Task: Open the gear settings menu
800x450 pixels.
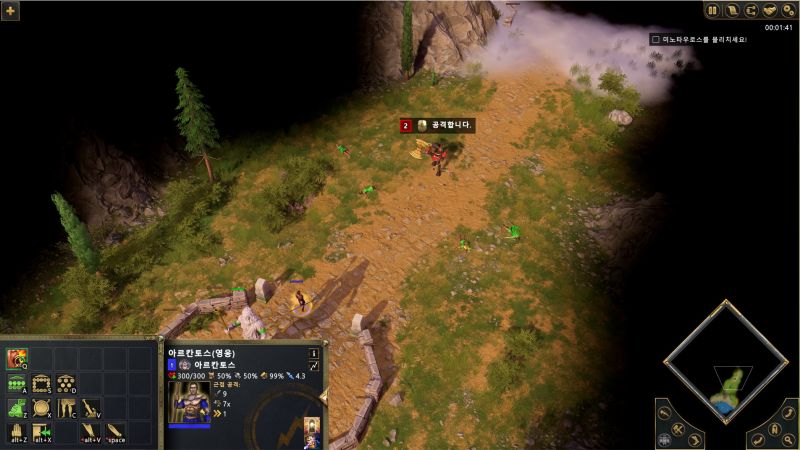Action: click(x=788, y=10)
